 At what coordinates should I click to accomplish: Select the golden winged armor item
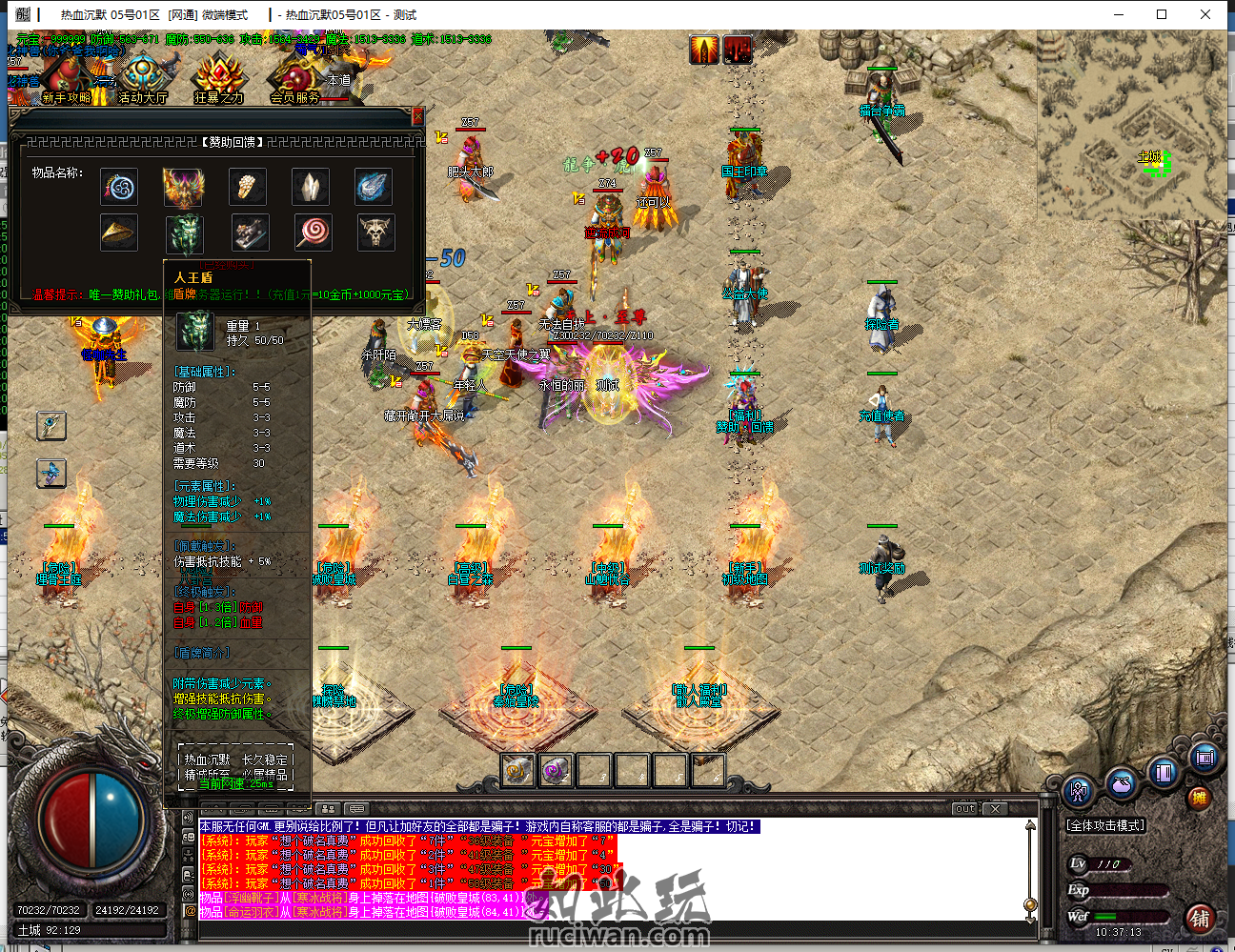coord(183,187)
